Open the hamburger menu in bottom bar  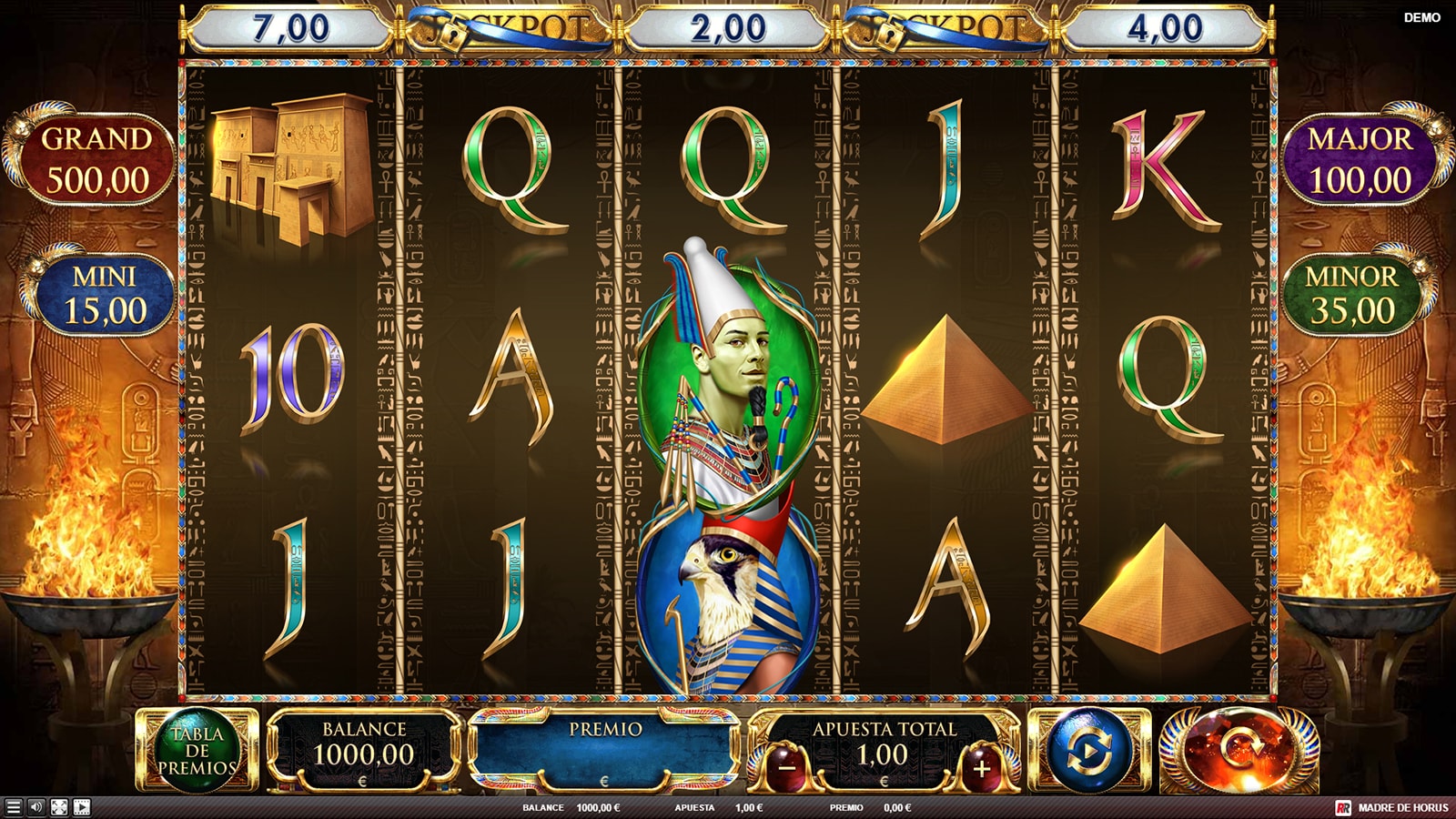pos(13,807)
